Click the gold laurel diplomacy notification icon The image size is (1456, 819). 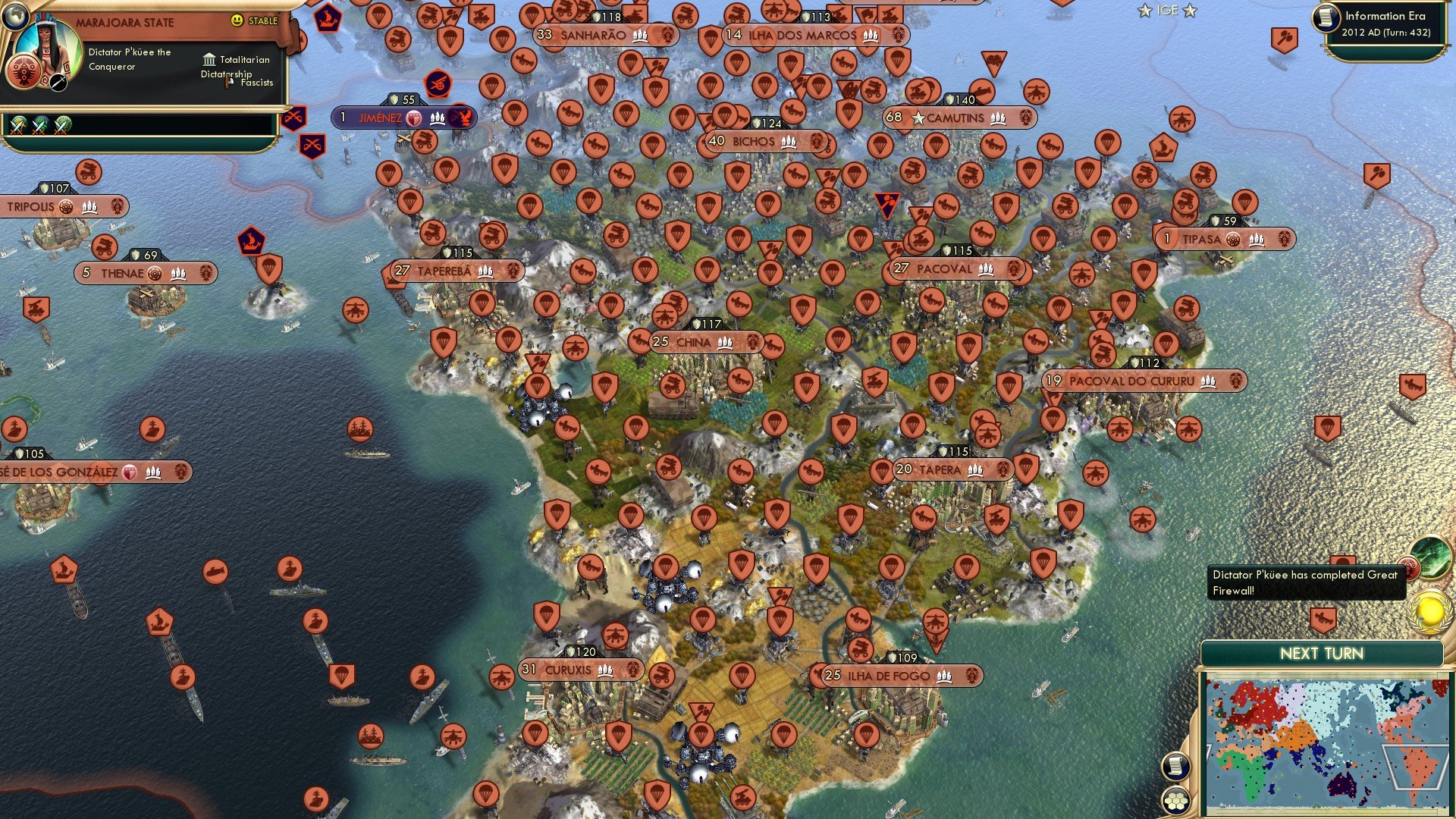point(1430,611)
